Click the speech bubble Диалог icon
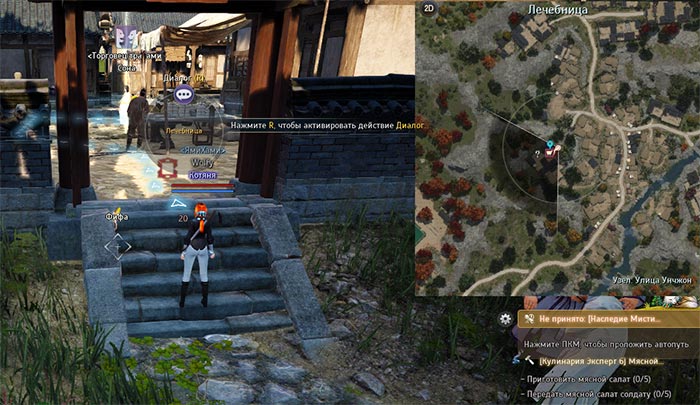 click(x=183, y=94)
